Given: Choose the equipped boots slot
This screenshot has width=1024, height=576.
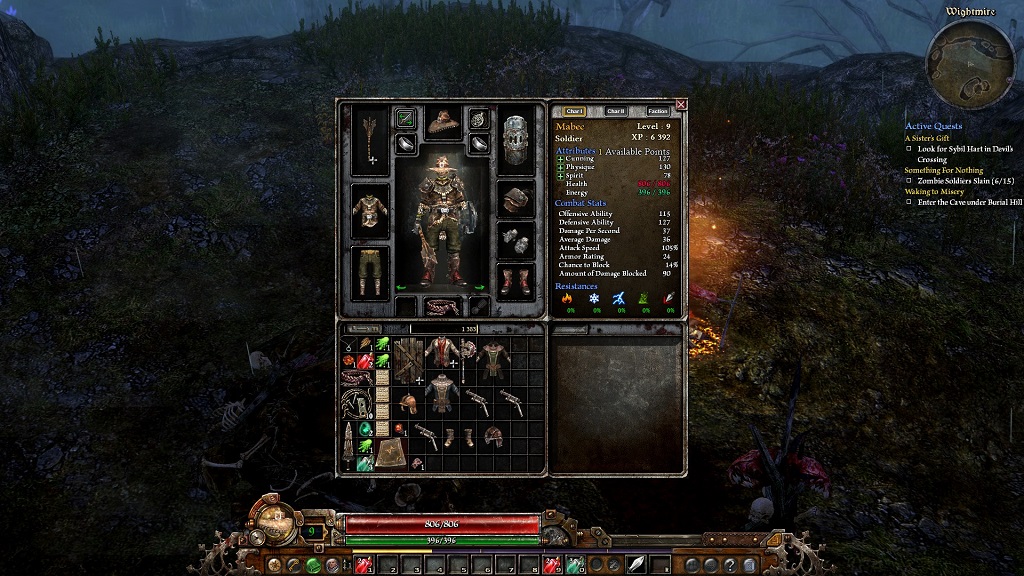Looking at the screenshot, I should pyautogui.click(x=516, y=280).
